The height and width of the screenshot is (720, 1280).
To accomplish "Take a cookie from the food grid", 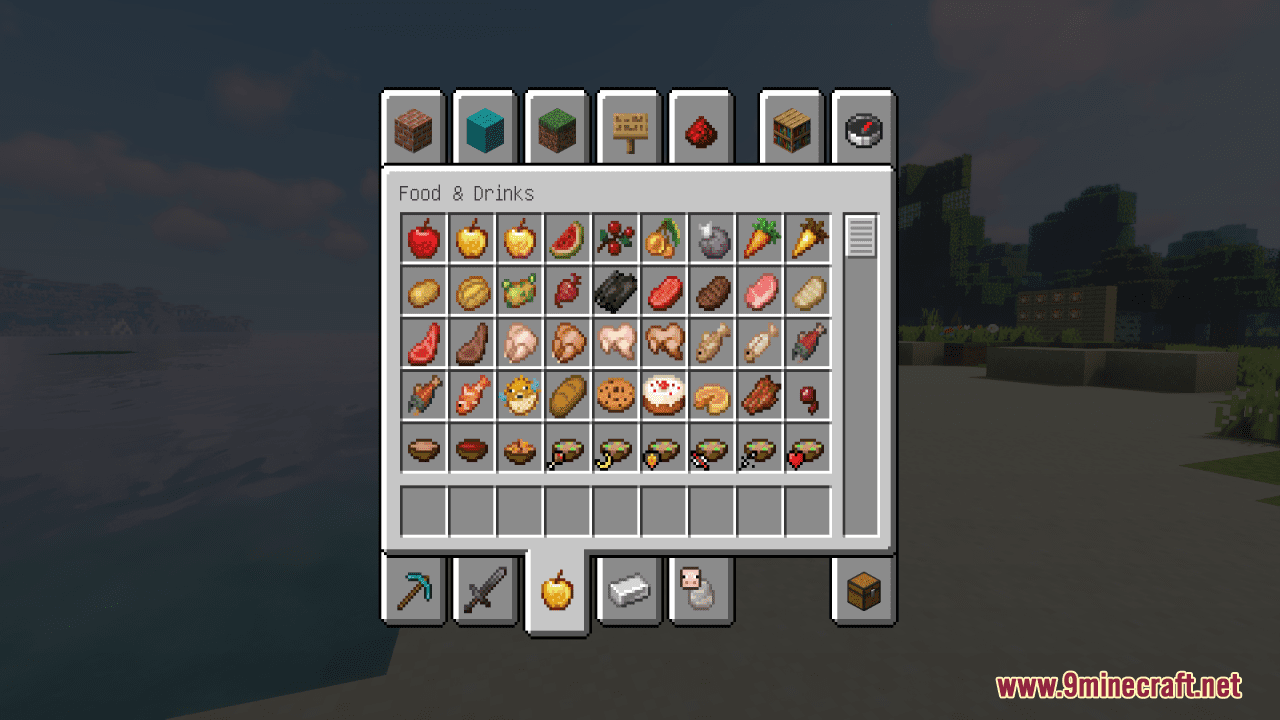I will click(x=615, y=394).
